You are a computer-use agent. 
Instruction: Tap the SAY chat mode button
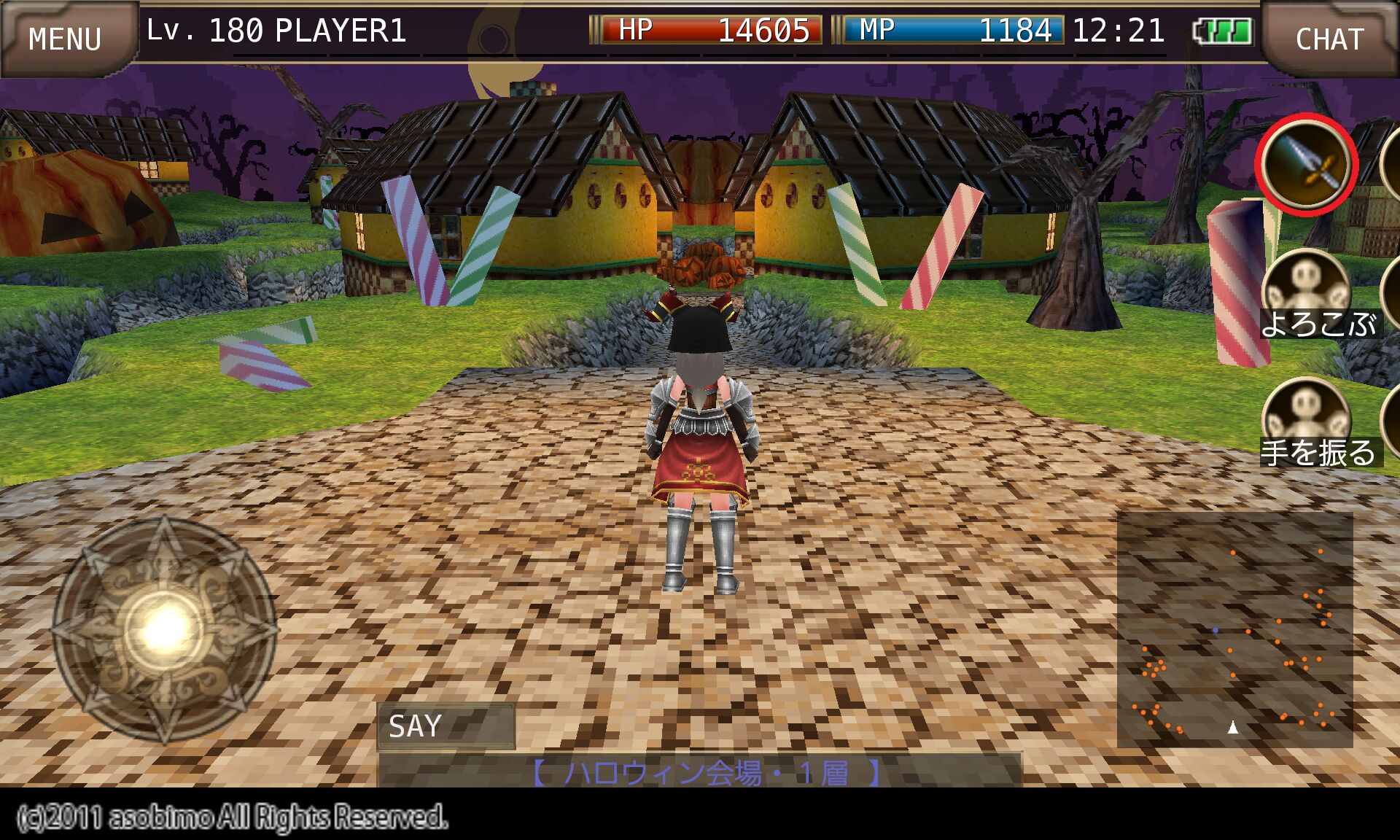pyautogui.click(x=446, y=726)
